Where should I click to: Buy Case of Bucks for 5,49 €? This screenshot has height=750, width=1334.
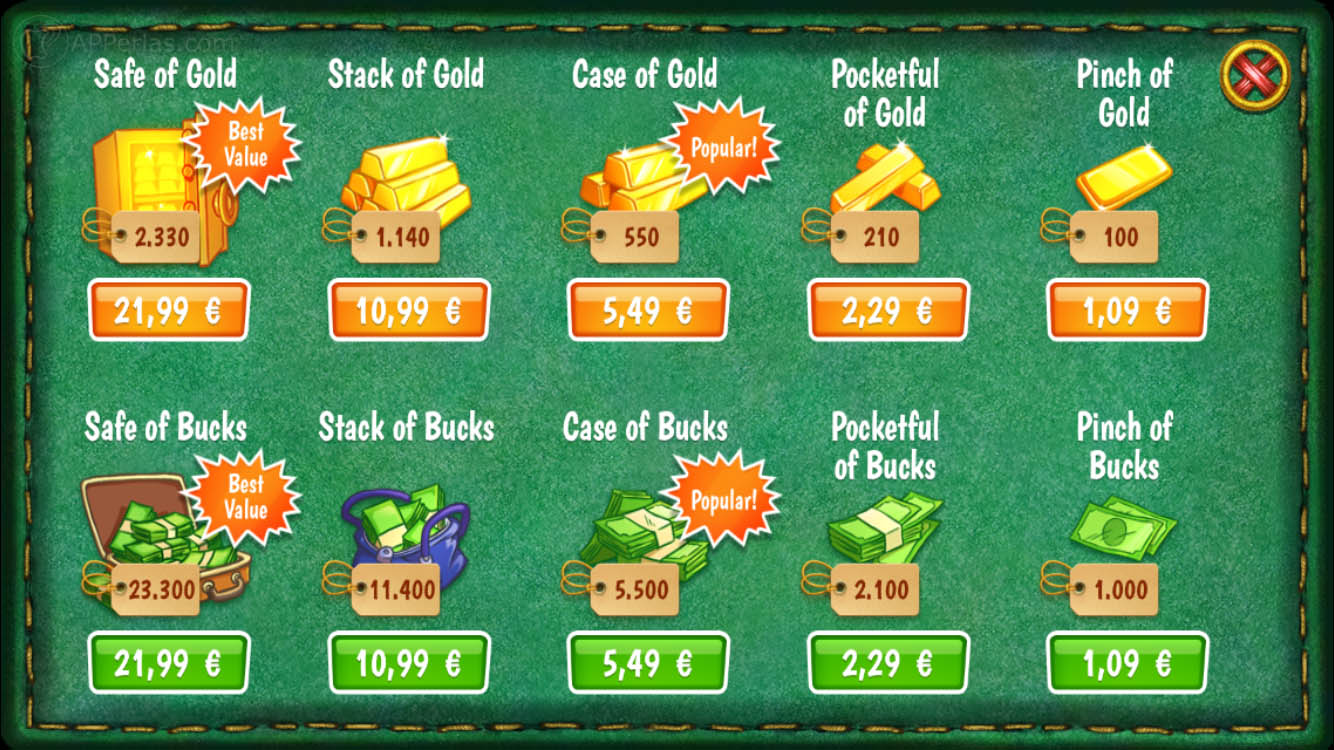pos(648,662)
